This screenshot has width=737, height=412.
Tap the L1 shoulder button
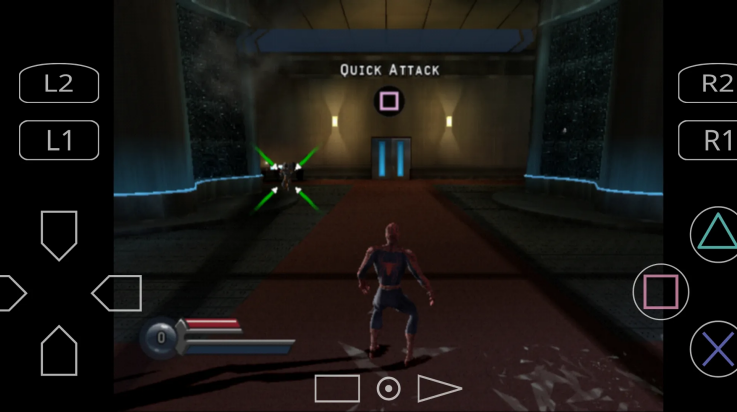tap(59, 141)
